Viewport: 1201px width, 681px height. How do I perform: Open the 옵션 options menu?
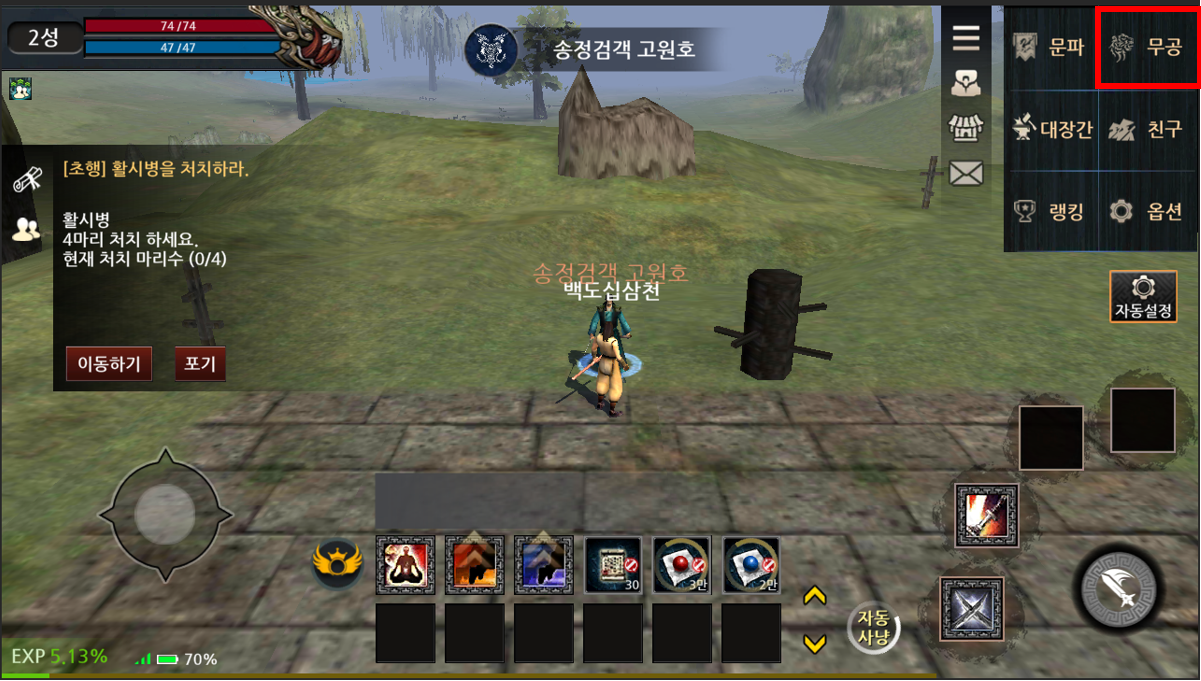point(1148,211)
